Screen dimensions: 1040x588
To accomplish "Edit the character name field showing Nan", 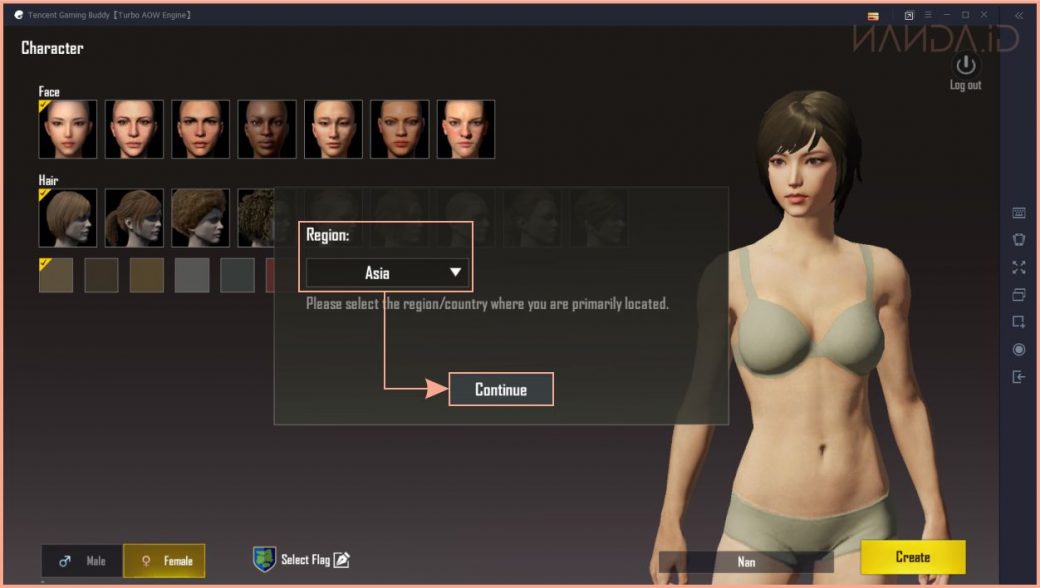I will [746, 562].
